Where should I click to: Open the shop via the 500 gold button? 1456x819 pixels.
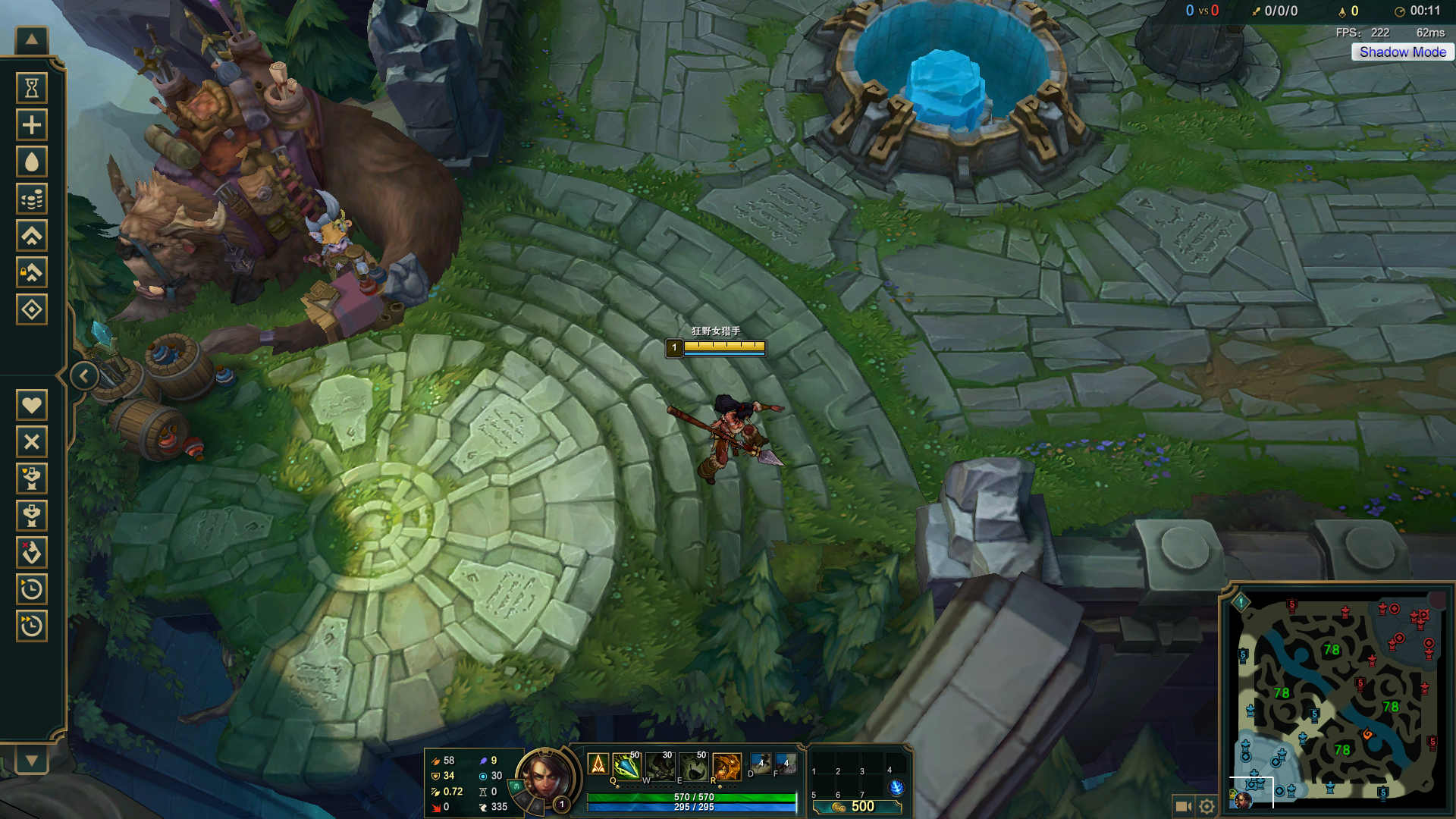click(857, 807)
